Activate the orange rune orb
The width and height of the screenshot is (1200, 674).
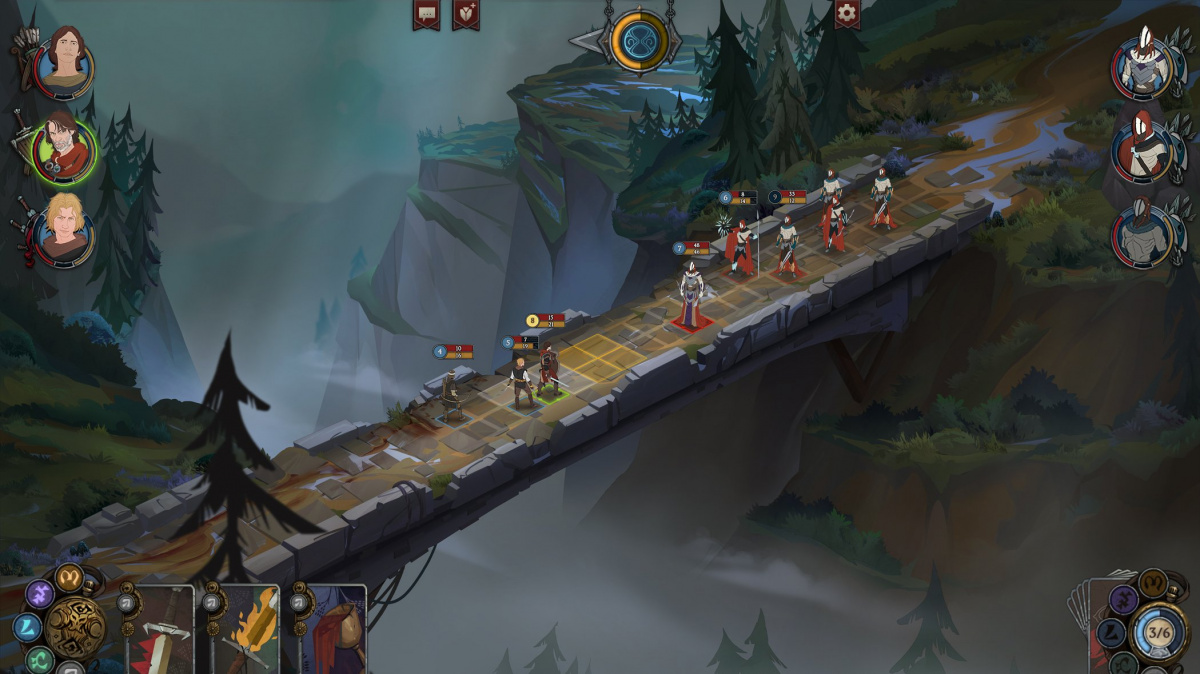click(69, 576)
